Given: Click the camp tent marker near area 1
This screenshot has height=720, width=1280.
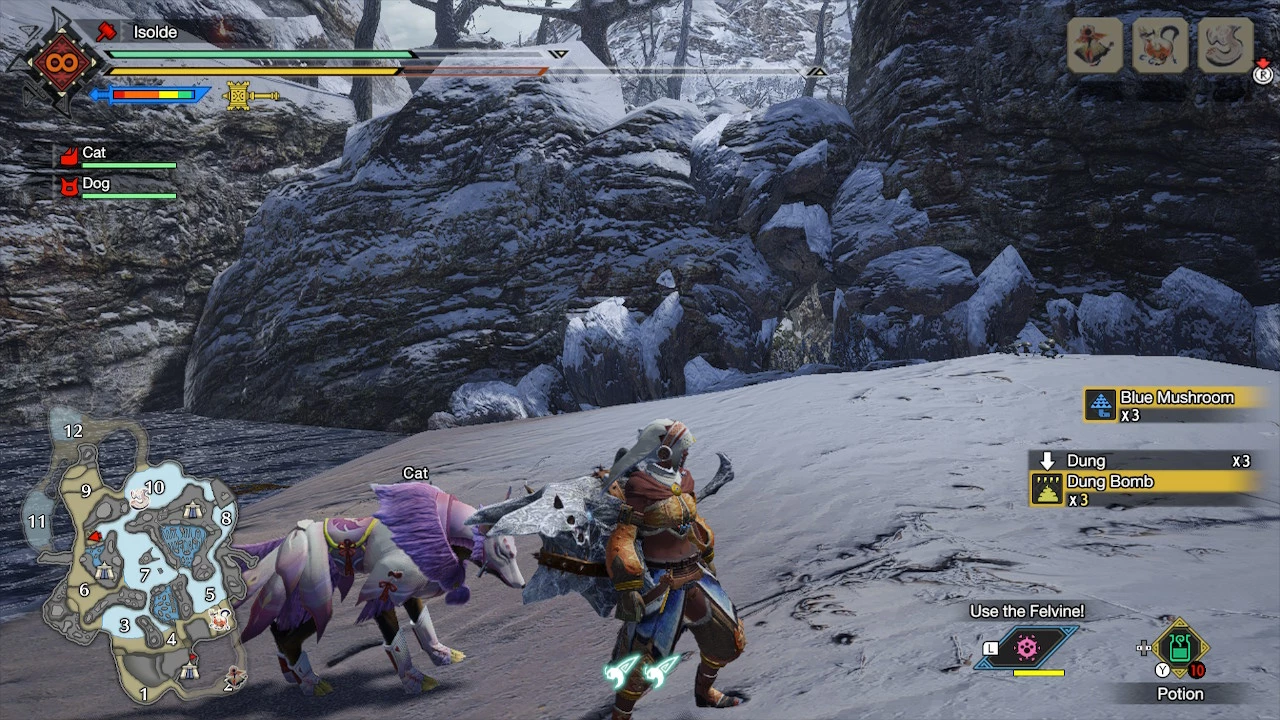Looking at the screenshot, I should click(190, 670).
